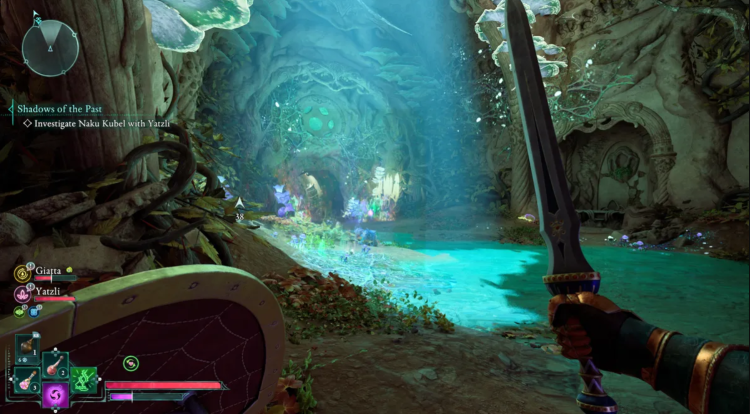This screenshot has height=414, width=750.
Task: Select Yatzli's companion portrait icon
Action: click(22, 294)
